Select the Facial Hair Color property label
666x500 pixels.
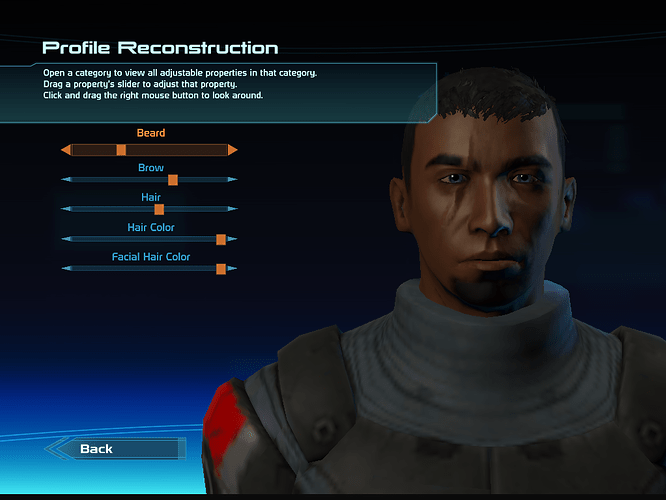[151, 257]
